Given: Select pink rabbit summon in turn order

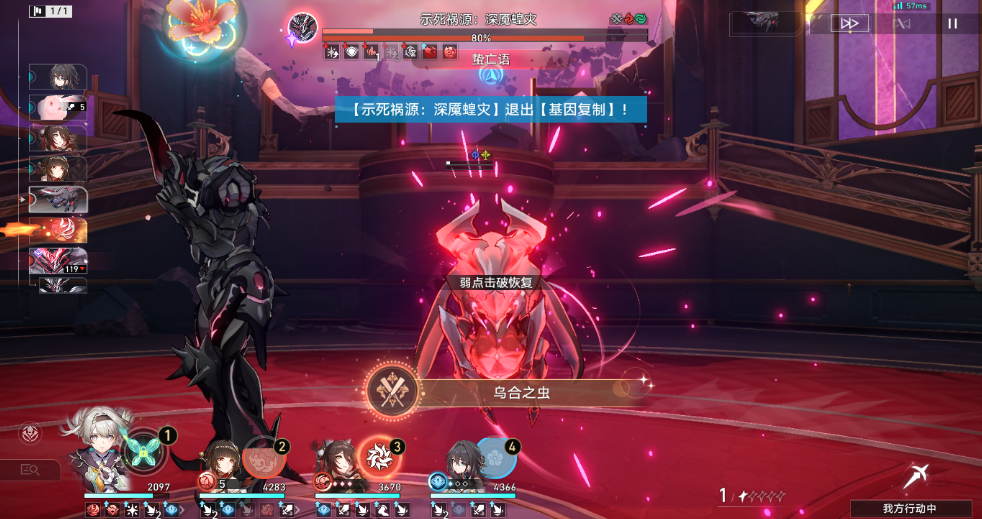Looking at the screenshot, I should [x=57, y=107].
